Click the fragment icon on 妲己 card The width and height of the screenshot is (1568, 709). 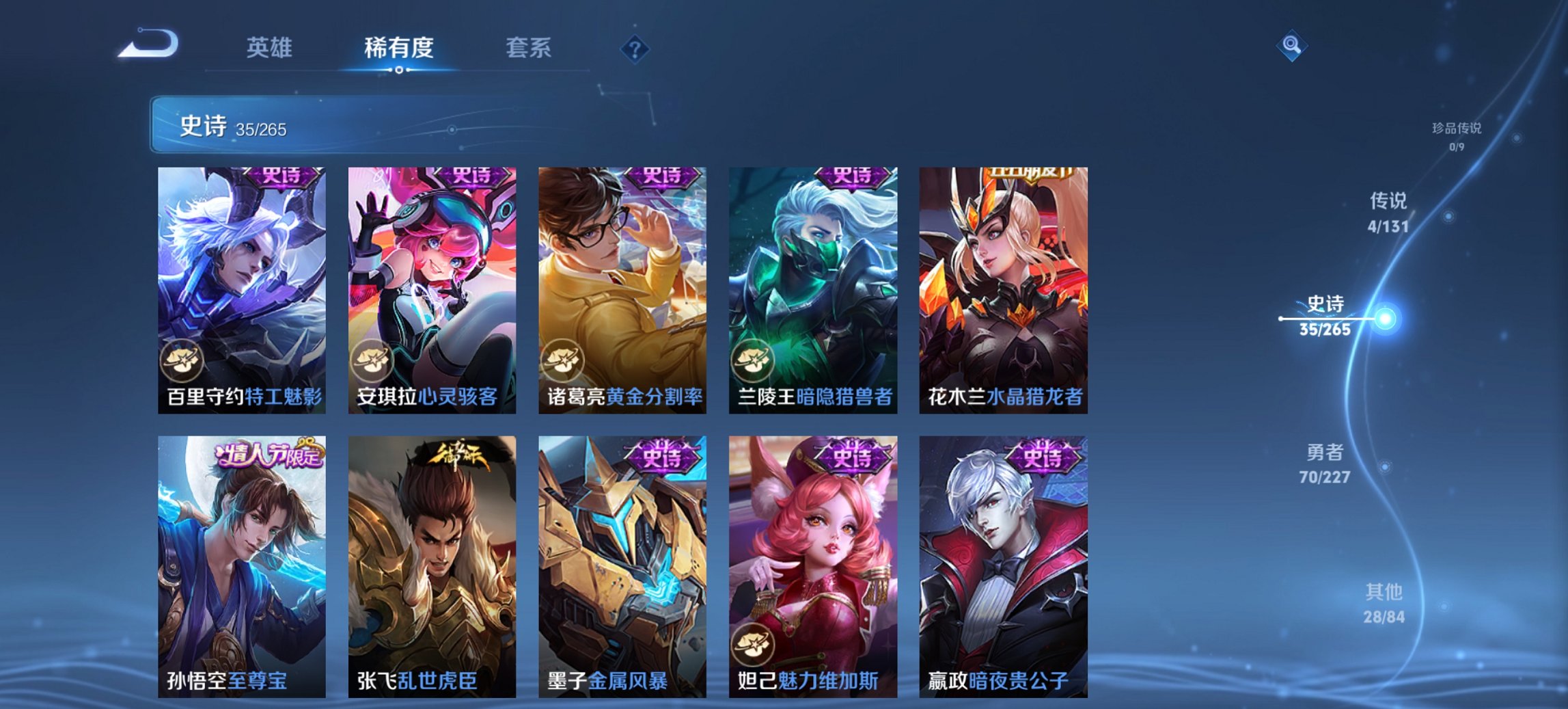pyautogui.click(x=752, y=643)
